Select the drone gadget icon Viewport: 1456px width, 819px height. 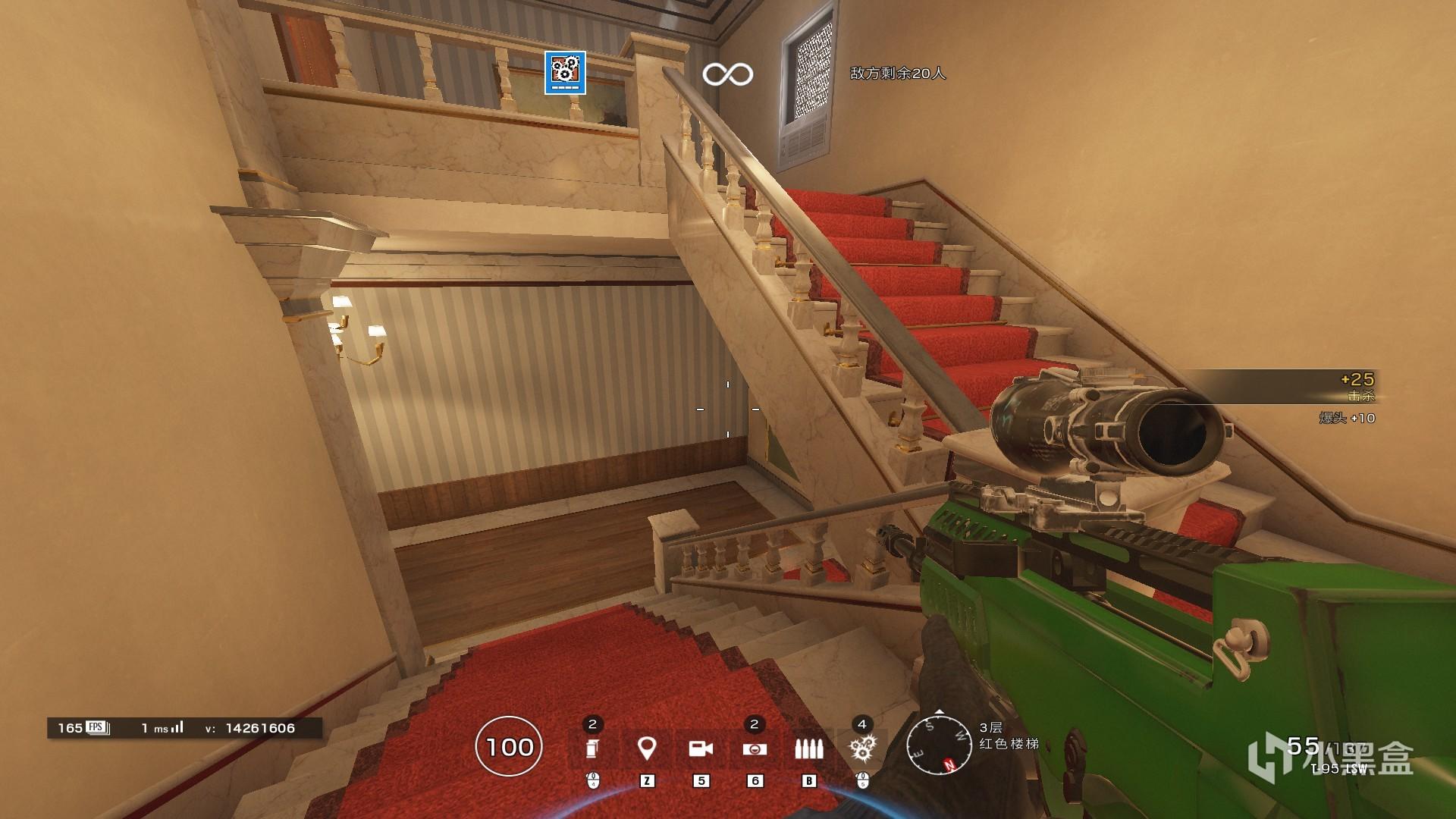tap(755, 749)
